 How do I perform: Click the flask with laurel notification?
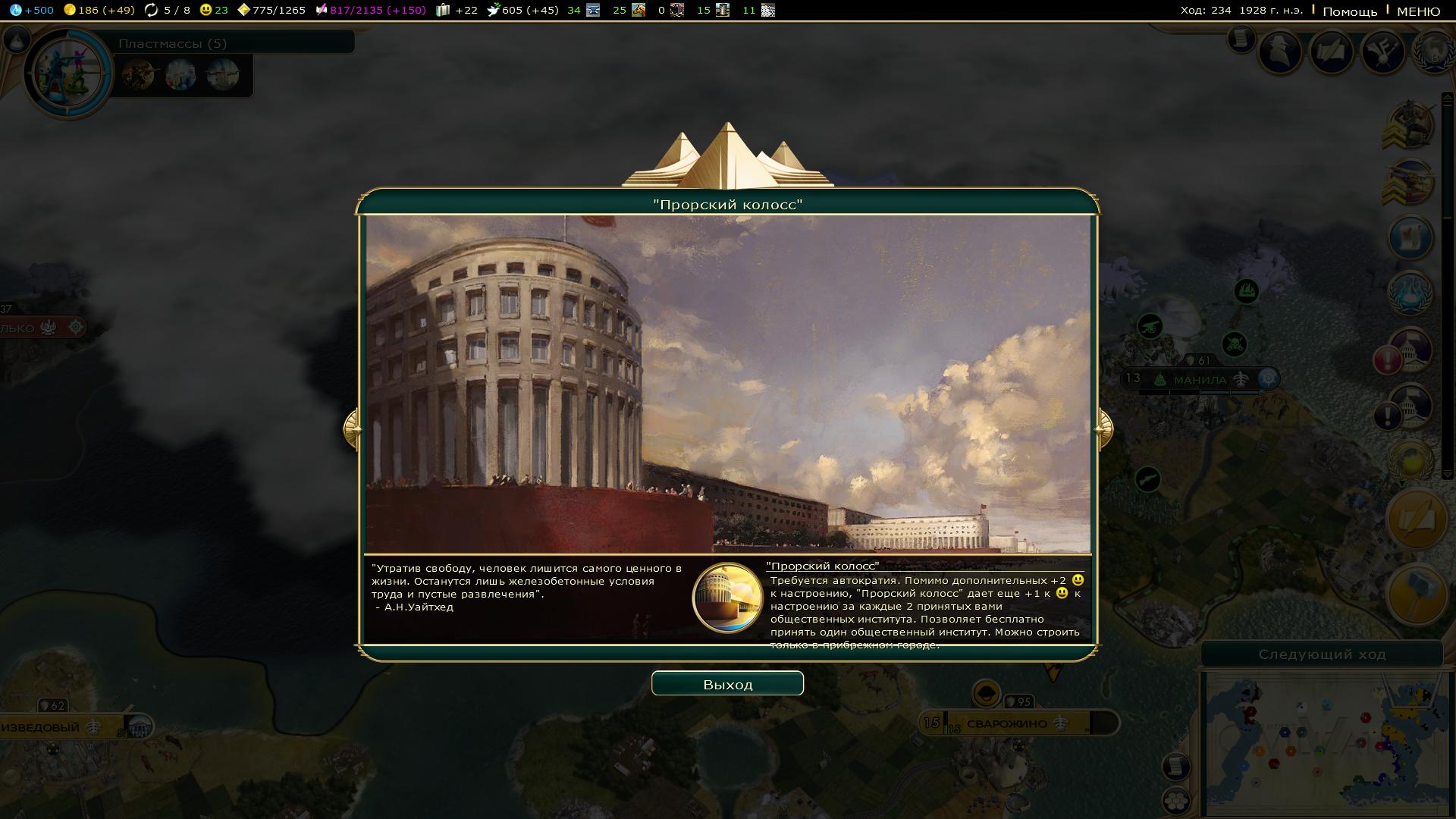(1410, 292)
